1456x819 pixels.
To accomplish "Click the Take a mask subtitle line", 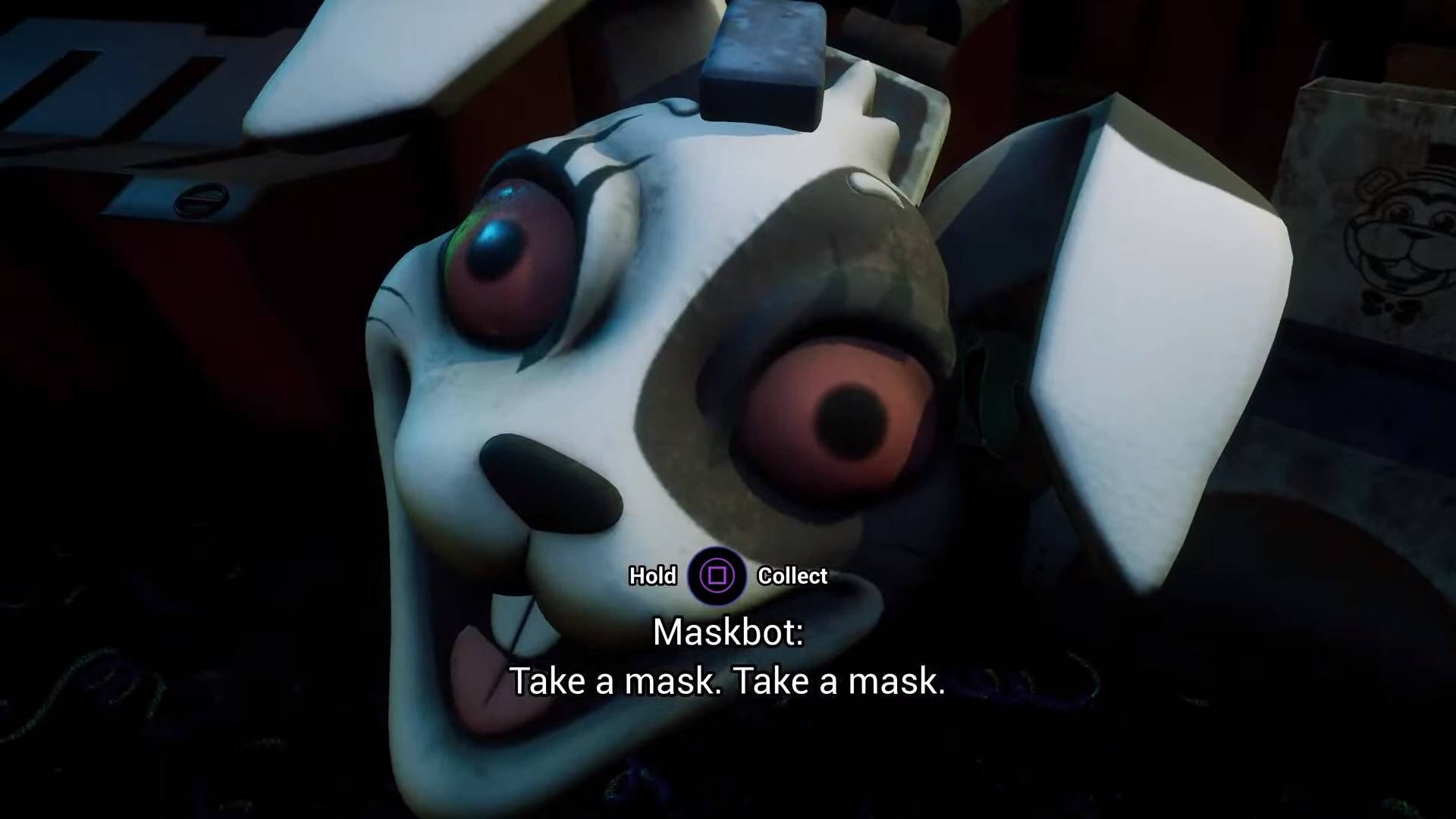I will coord(728,680).
